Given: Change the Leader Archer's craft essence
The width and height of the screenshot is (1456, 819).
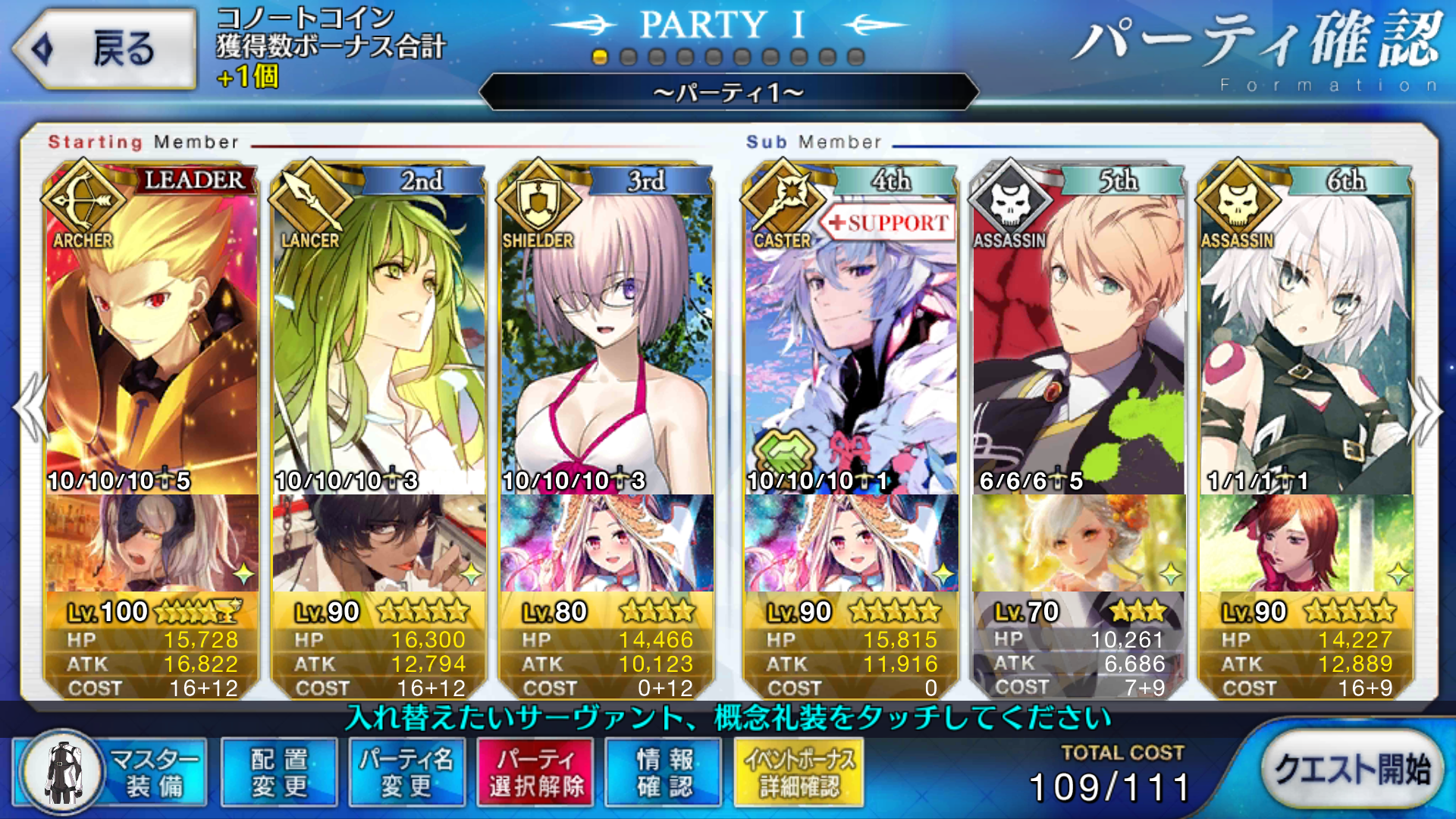Looking at the screenshot, I should coord(152,543).
